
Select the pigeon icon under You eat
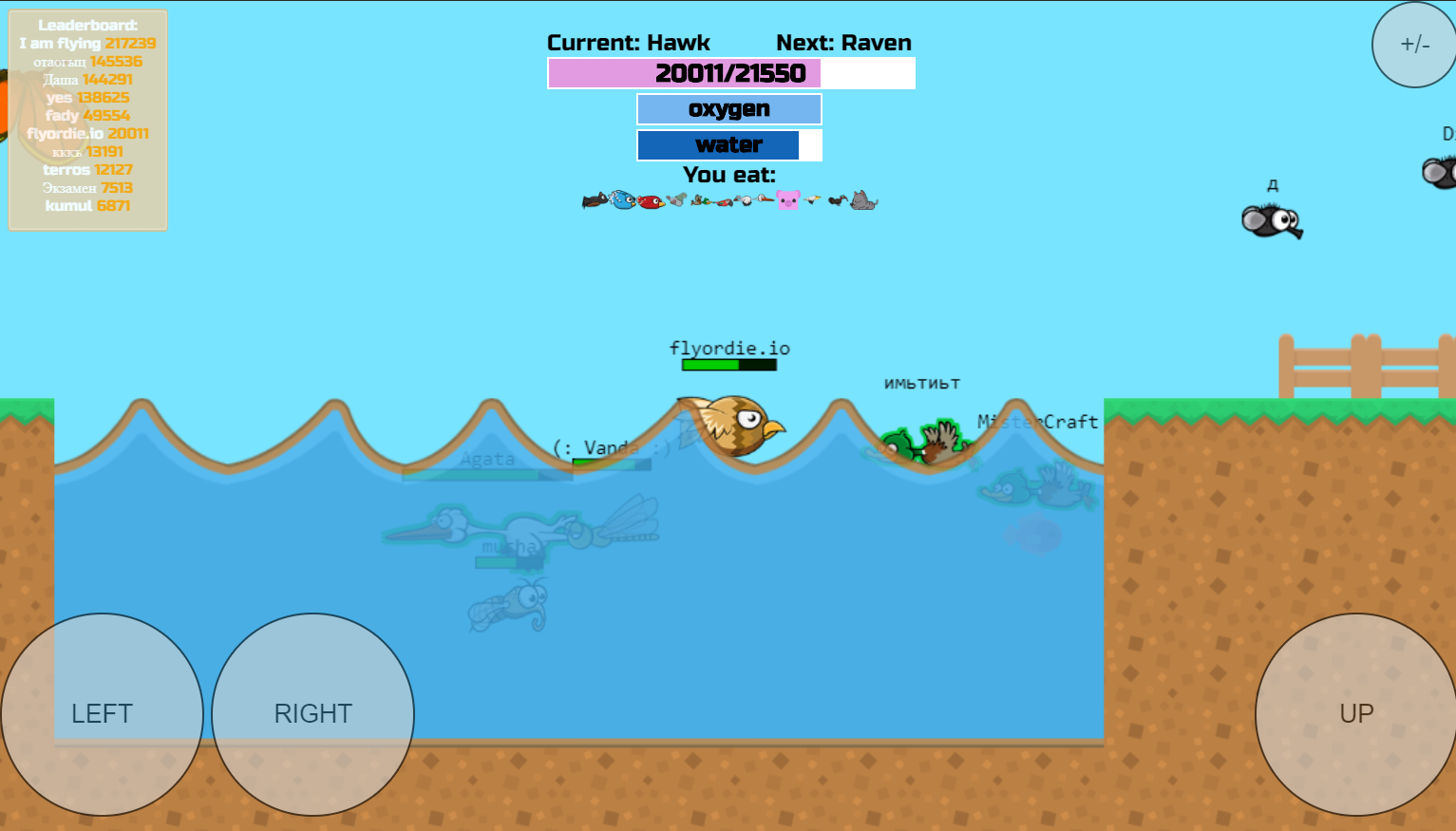(677, 198)
